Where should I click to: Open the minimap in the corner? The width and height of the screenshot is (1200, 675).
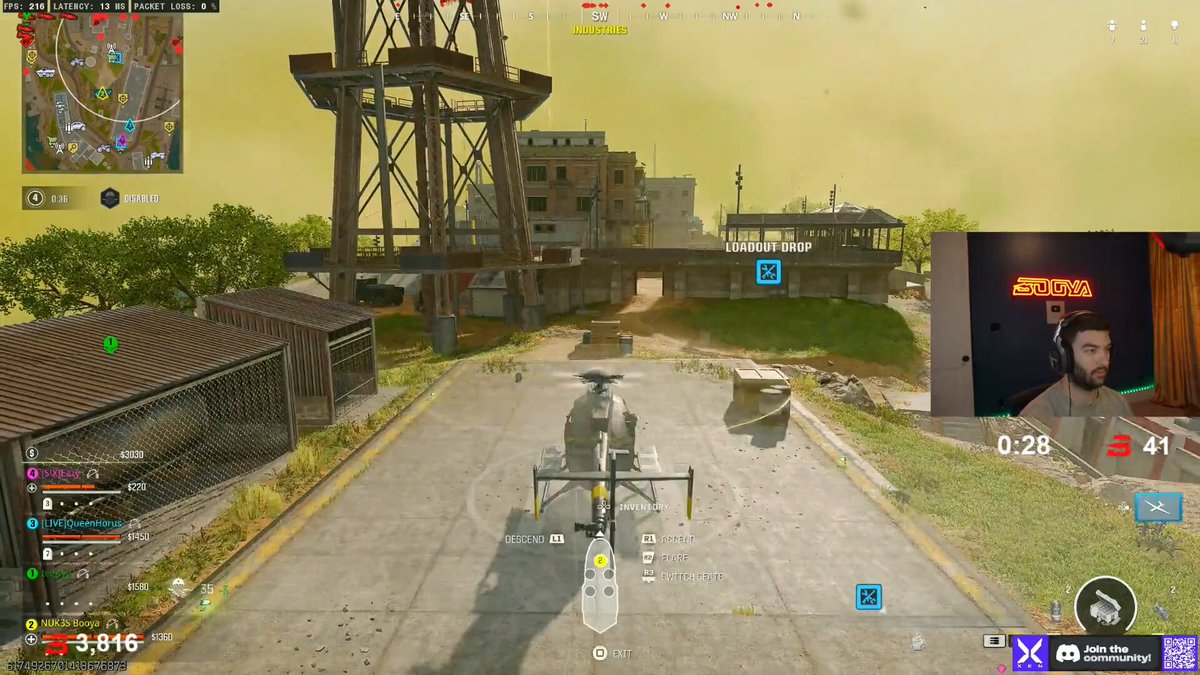tap(102, 92)
